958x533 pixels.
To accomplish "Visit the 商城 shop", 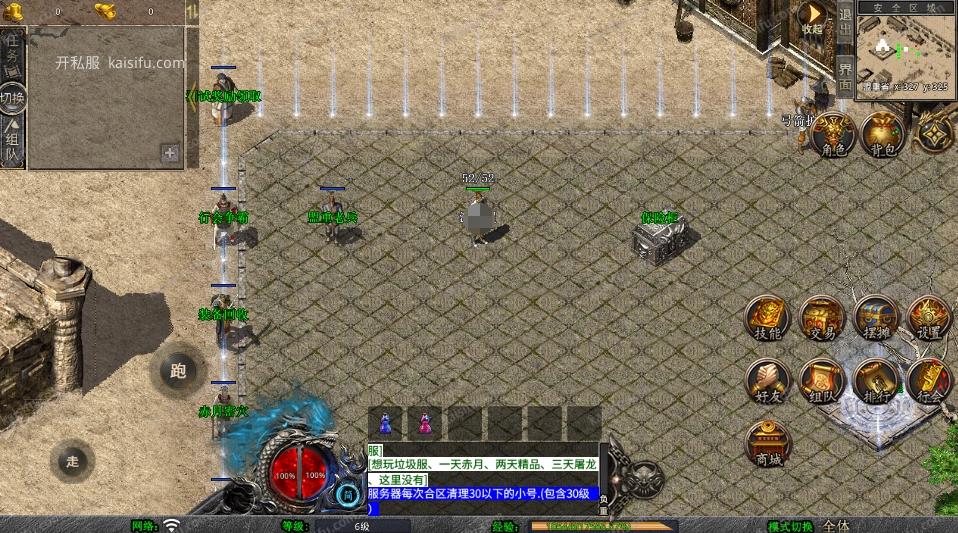I will click(768, 443).
